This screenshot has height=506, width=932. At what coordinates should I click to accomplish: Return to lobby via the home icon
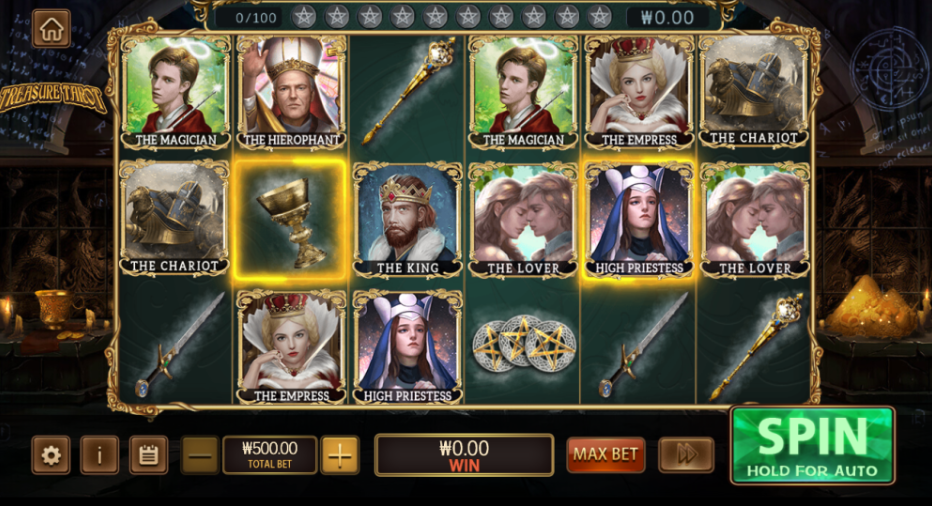click(x=51, y=29)
